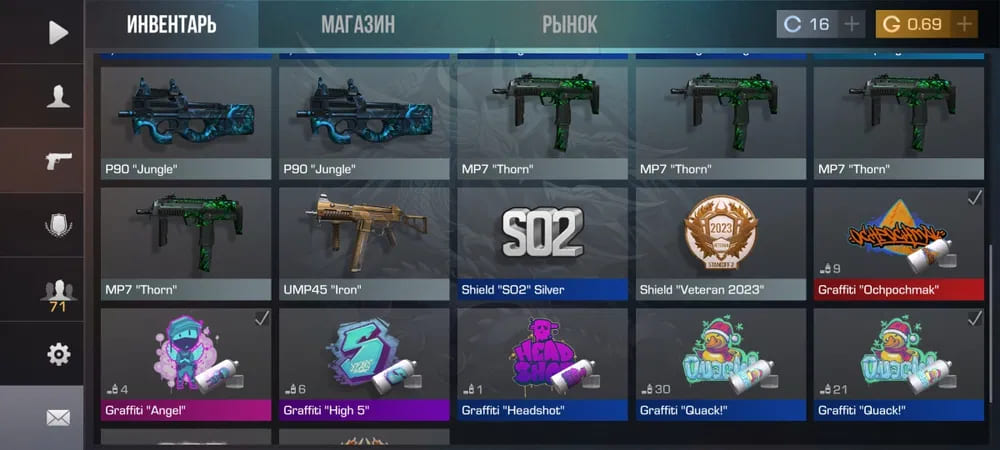Open the mail envelope inbox
1000x450 pixels.
(57, 417)
